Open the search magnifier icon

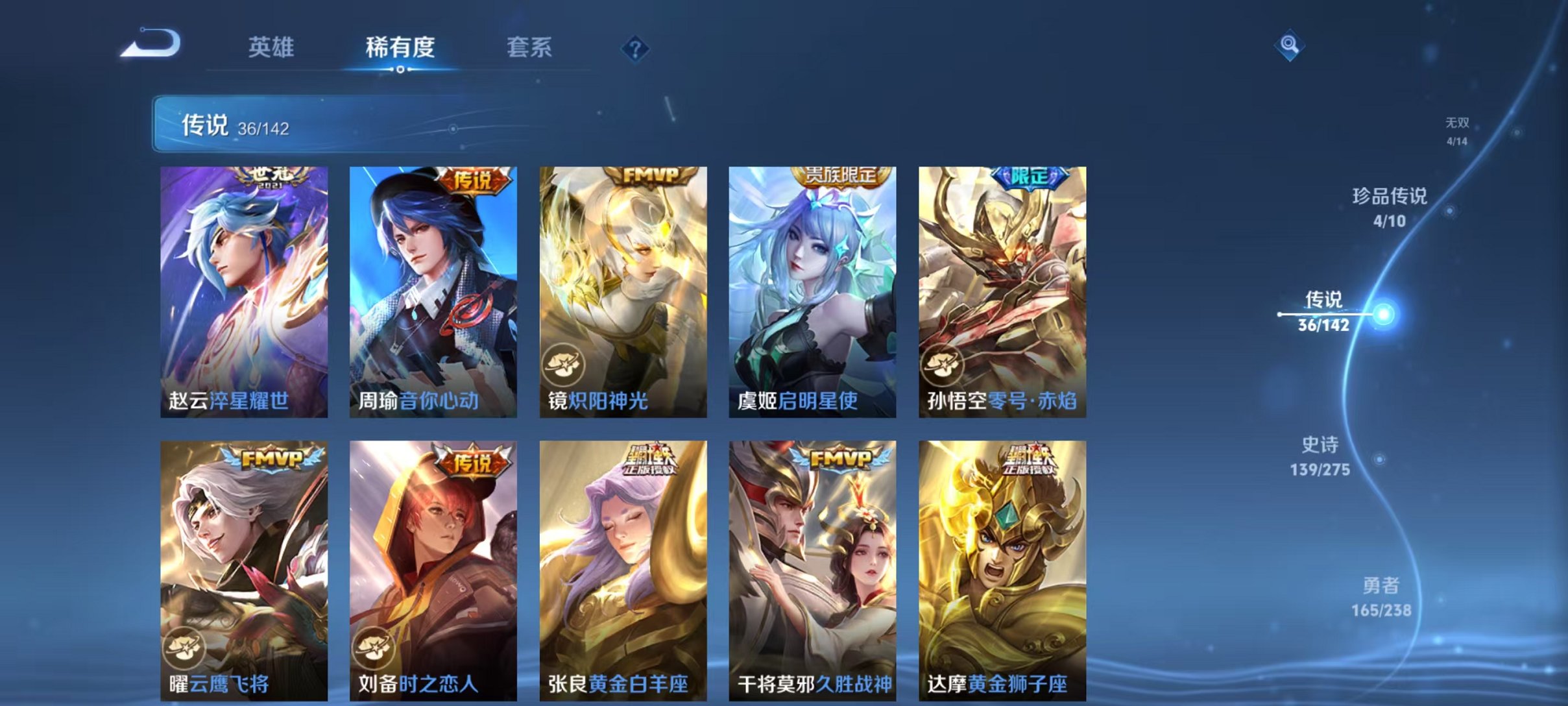pyautogui.click(x=1291, y=47)
